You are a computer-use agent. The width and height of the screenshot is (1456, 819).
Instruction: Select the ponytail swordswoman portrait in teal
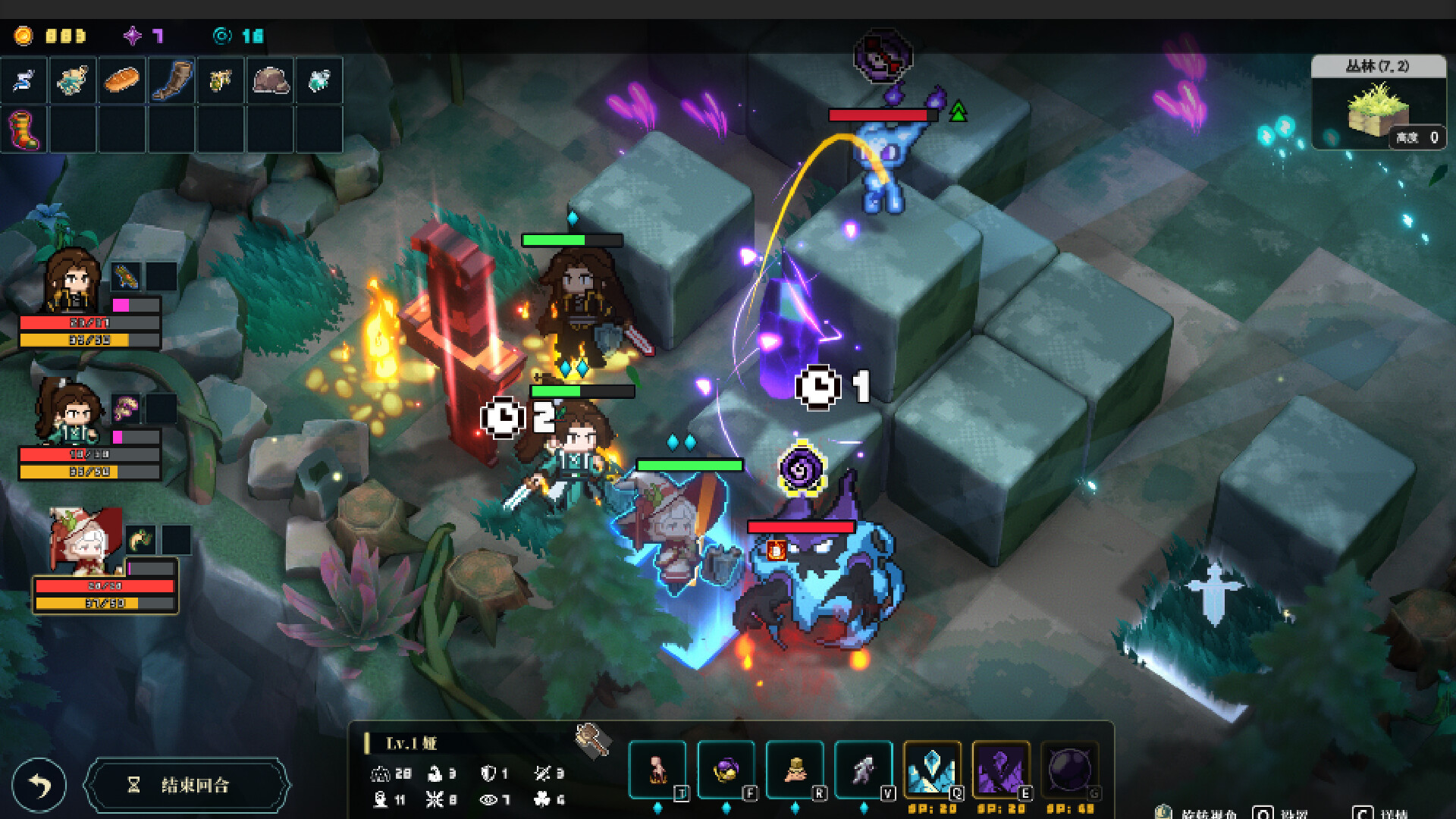point(68,413)
